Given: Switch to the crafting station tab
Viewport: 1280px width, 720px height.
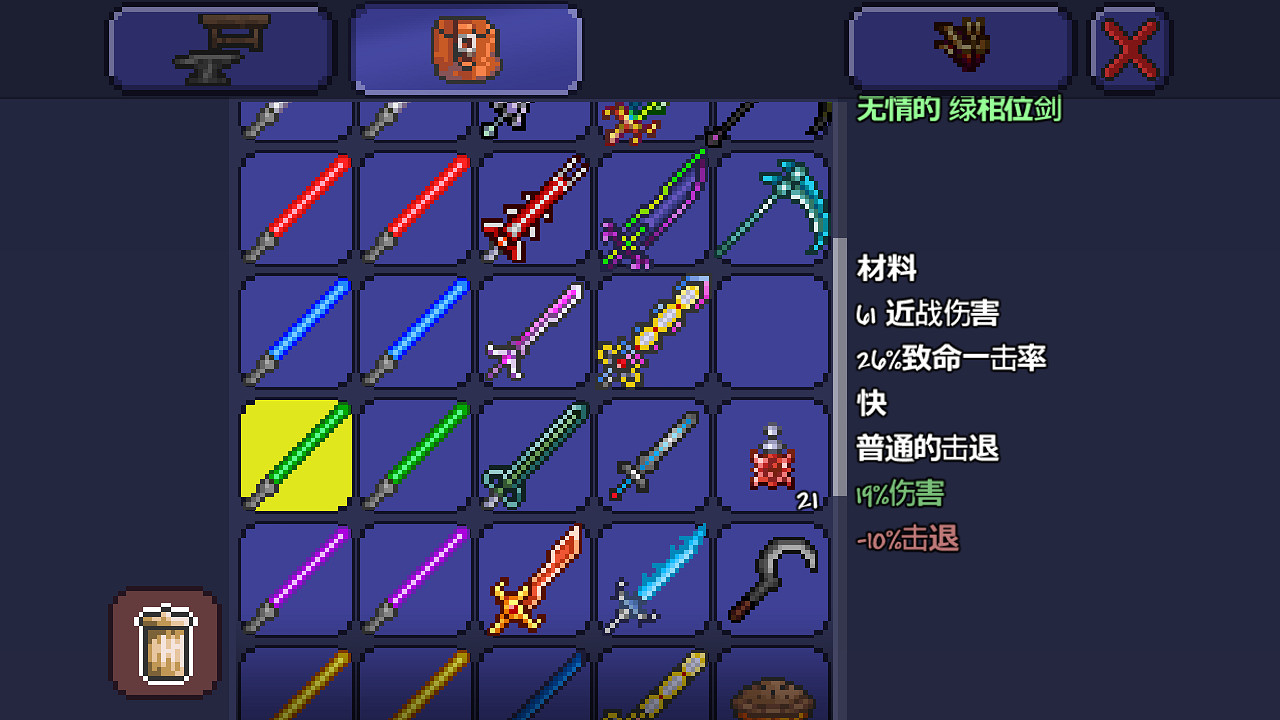Looking at the screenshot, I should (x=220, y=47).
